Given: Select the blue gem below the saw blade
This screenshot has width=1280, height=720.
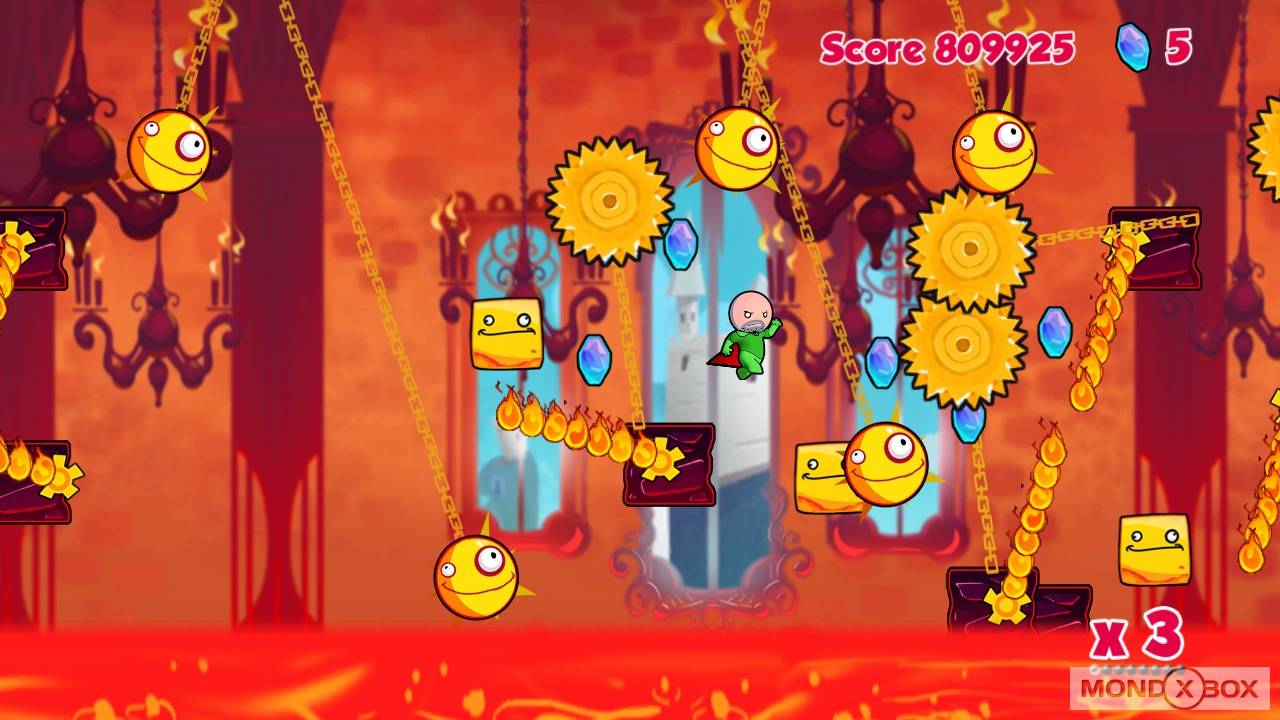Looking at the screenshot, I should [x=682, y=244].
